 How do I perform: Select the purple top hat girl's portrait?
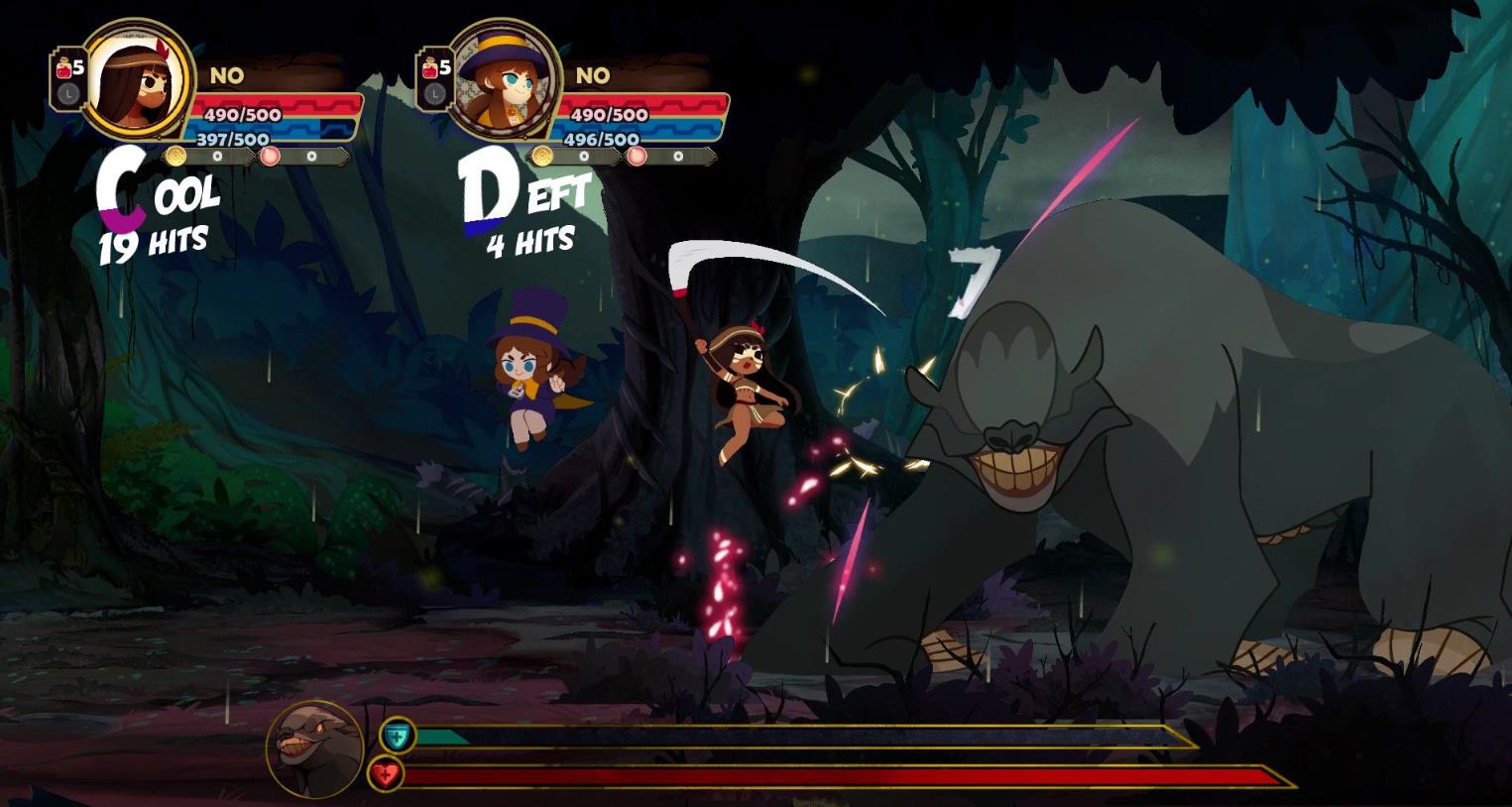point(503,79)
